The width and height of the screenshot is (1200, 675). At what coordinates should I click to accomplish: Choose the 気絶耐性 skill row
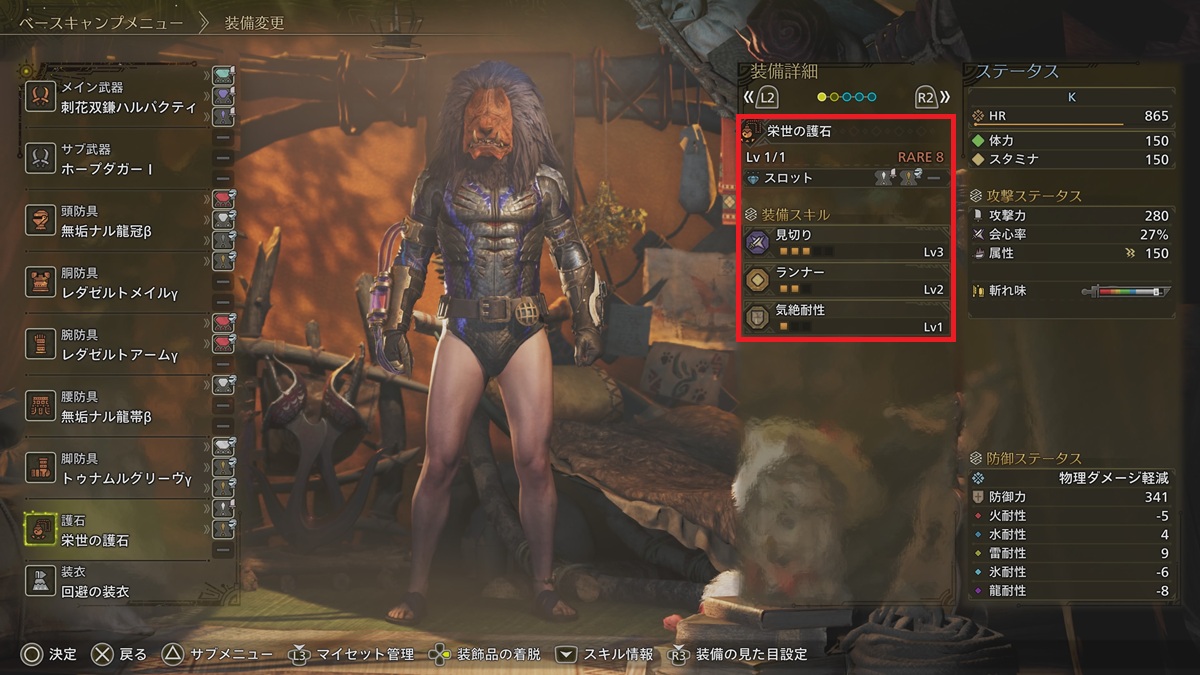click(x=845, y=318)
